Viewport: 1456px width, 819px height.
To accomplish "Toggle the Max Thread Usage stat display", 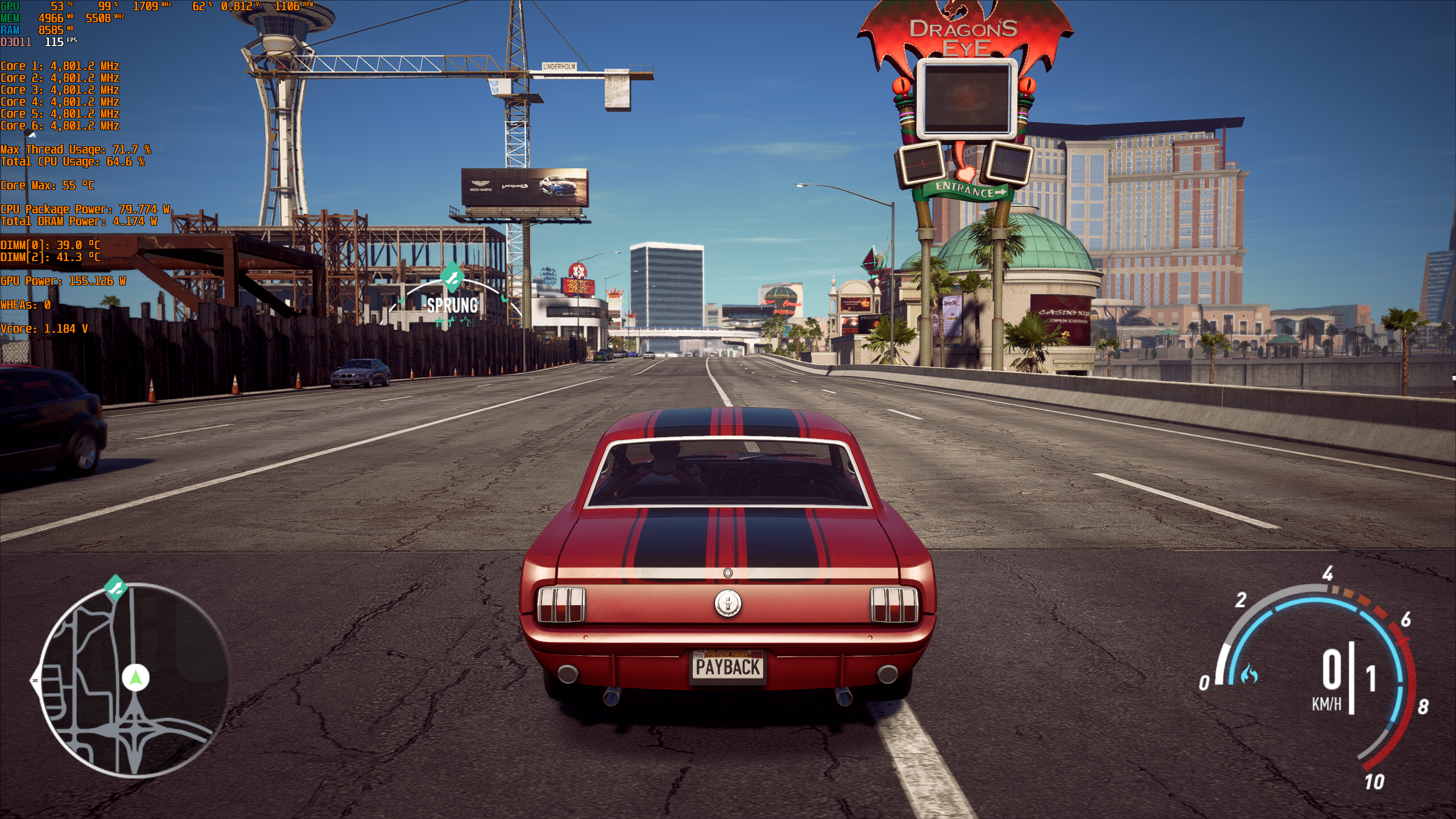I will point(76,150).
